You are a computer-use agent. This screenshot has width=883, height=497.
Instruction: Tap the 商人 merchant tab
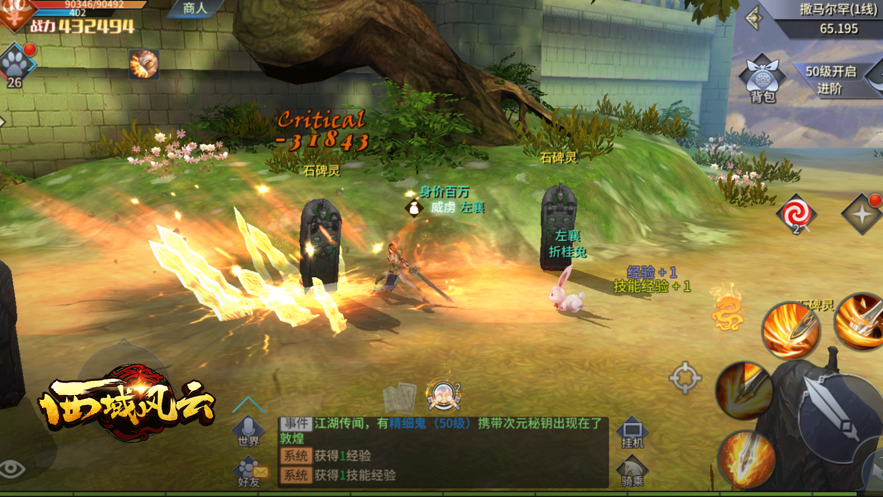coord(194,9)
